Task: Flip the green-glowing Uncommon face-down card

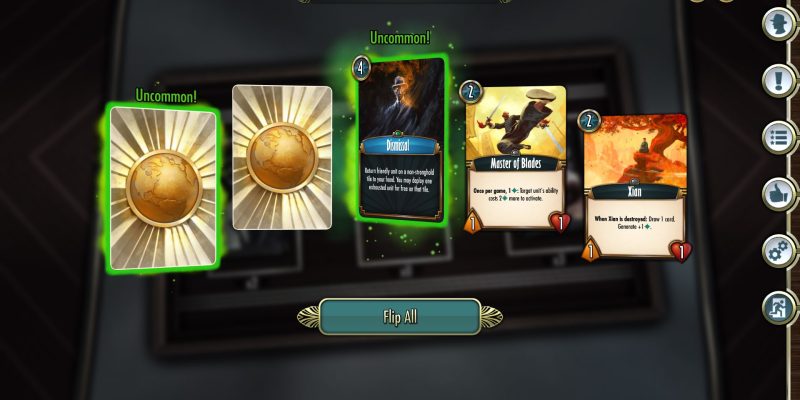Action: point(163,187)
